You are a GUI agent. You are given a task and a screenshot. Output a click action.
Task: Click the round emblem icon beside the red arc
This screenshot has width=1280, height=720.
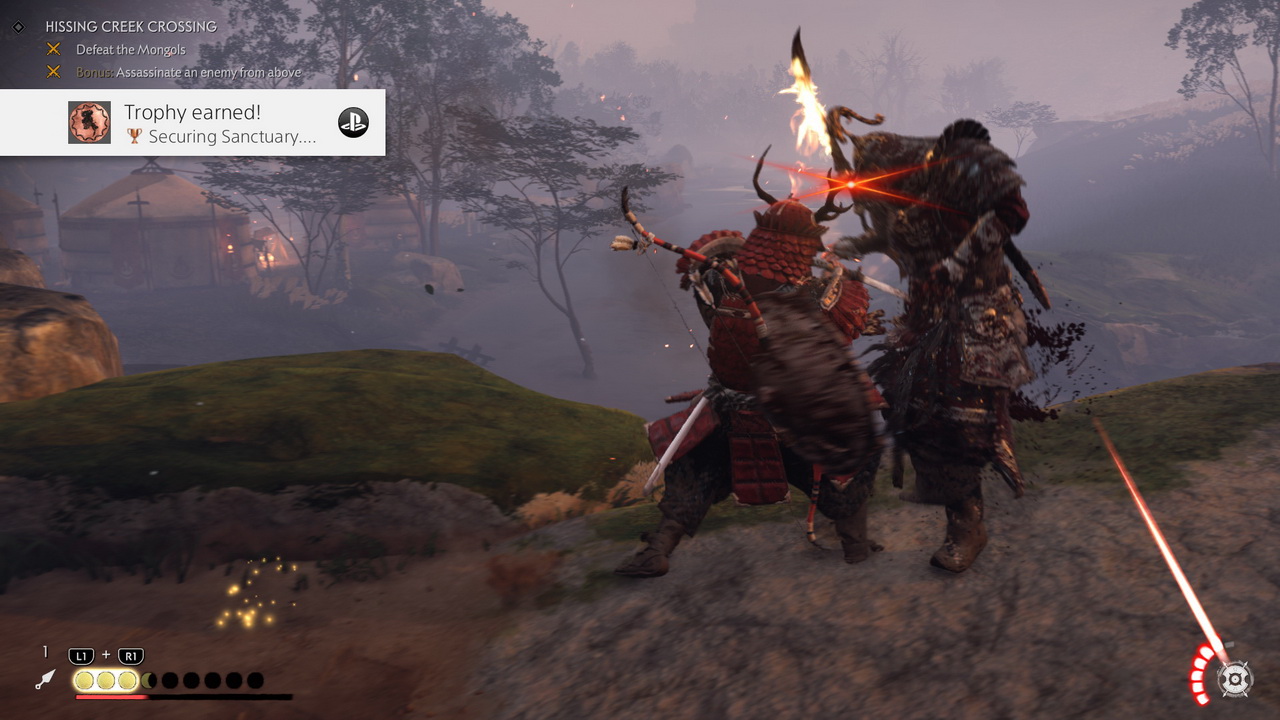point(1236,679)
